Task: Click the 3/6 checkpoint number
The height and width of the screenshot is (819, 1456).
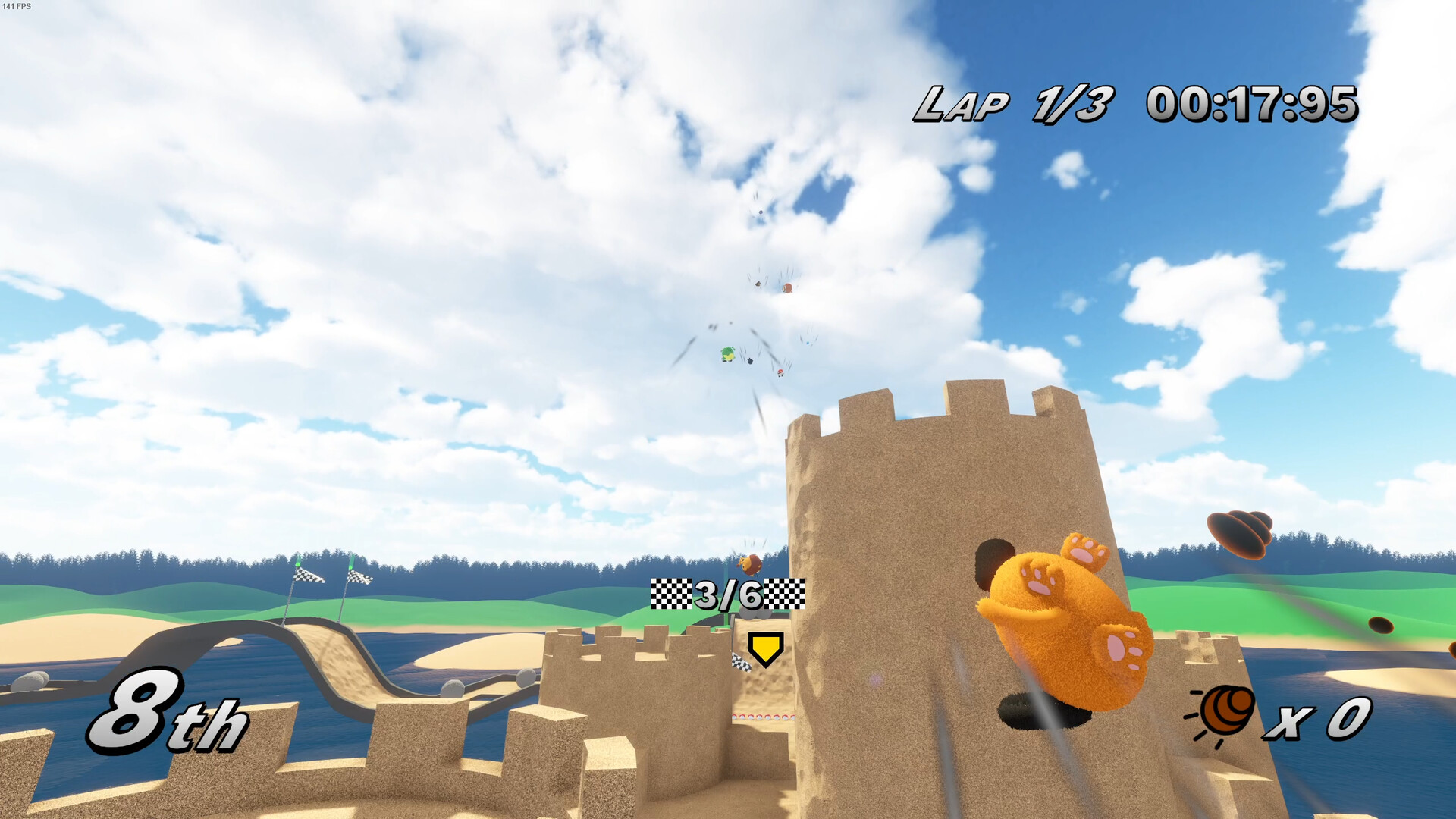Action: pos(729,594)
